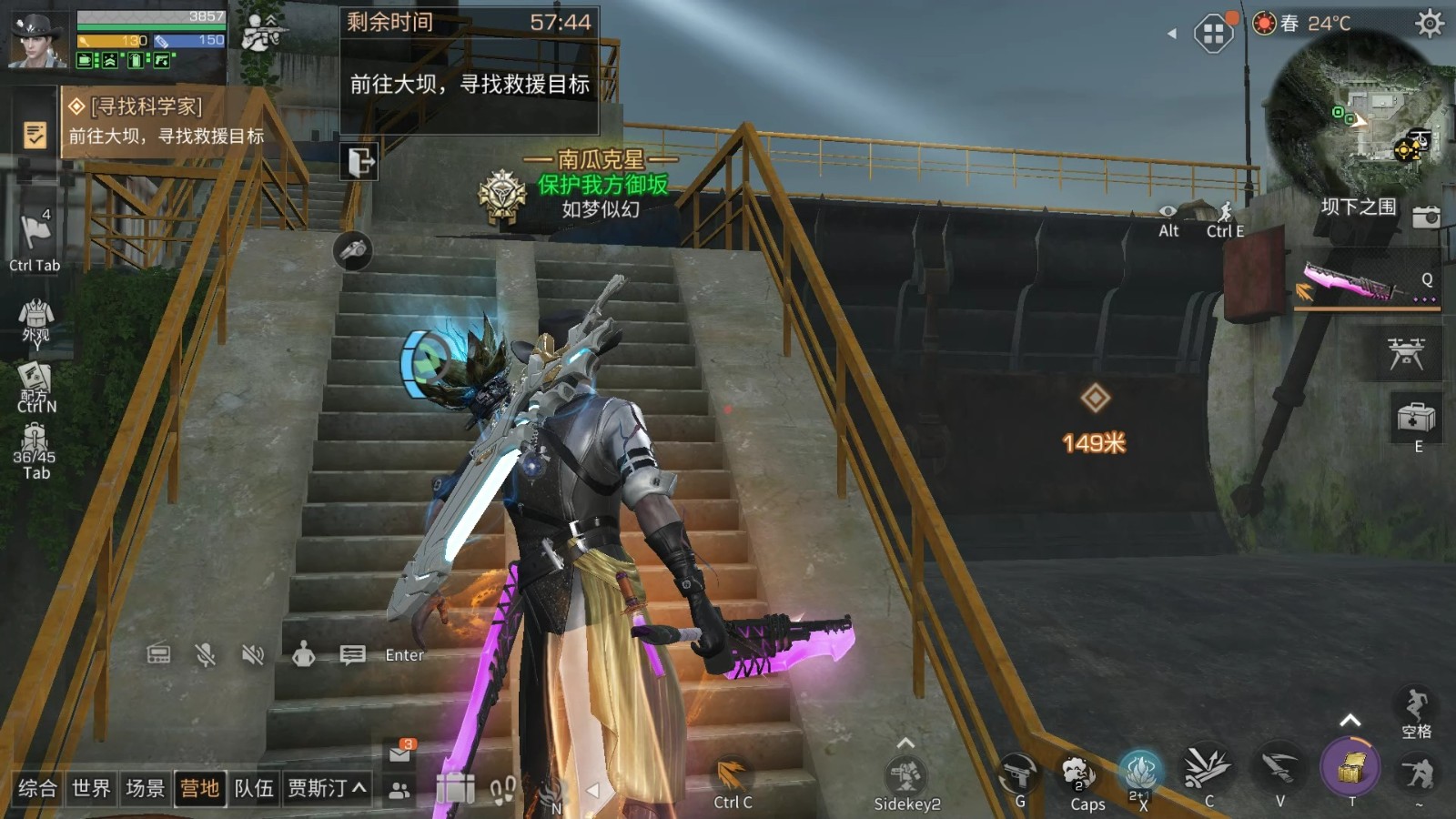Click the radio icon above the chat tabs
The image size is (1456, 819).
pyautogui.click(x=159, y=653)
